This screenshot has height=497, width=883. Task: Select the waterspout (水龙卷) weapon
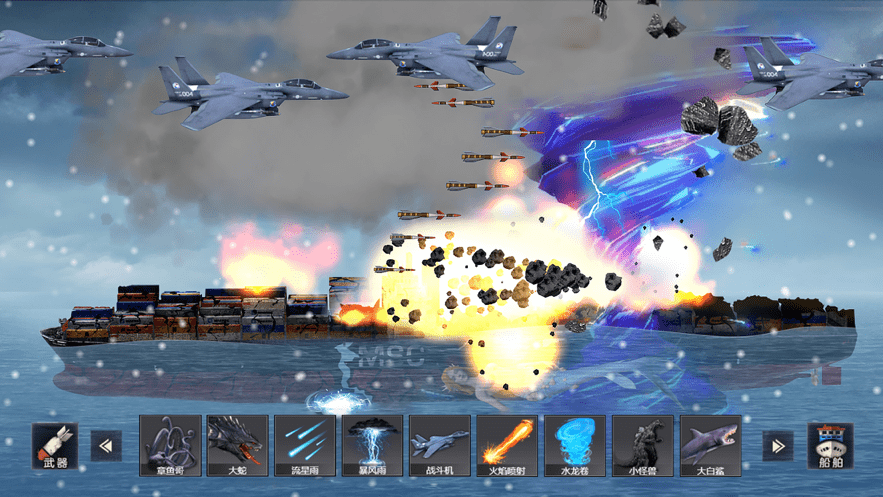click(575, 445)
